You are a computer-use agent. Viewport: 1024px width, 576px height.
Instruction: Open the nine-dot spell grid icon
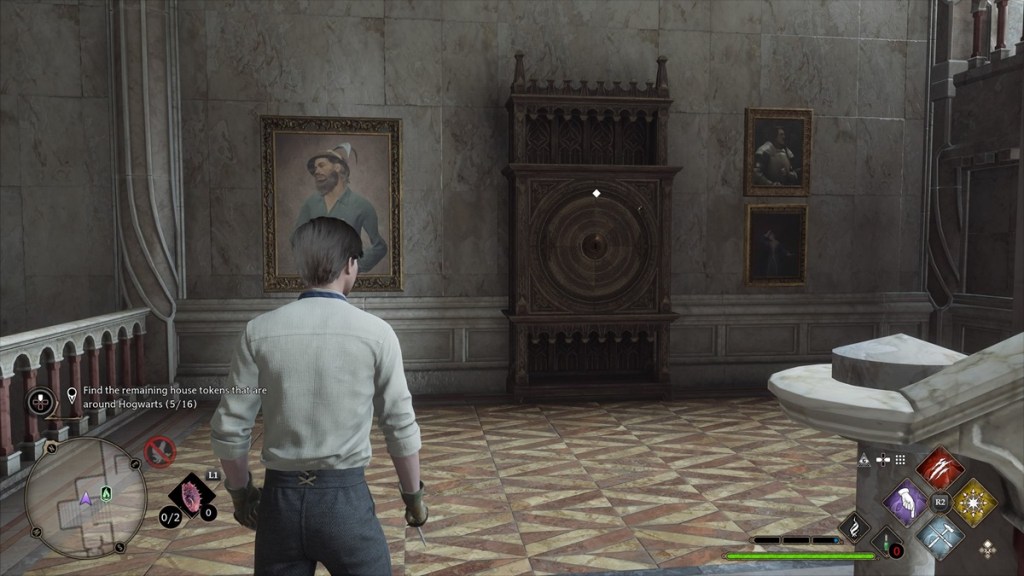pyautogui.click(x=900, y=459)
